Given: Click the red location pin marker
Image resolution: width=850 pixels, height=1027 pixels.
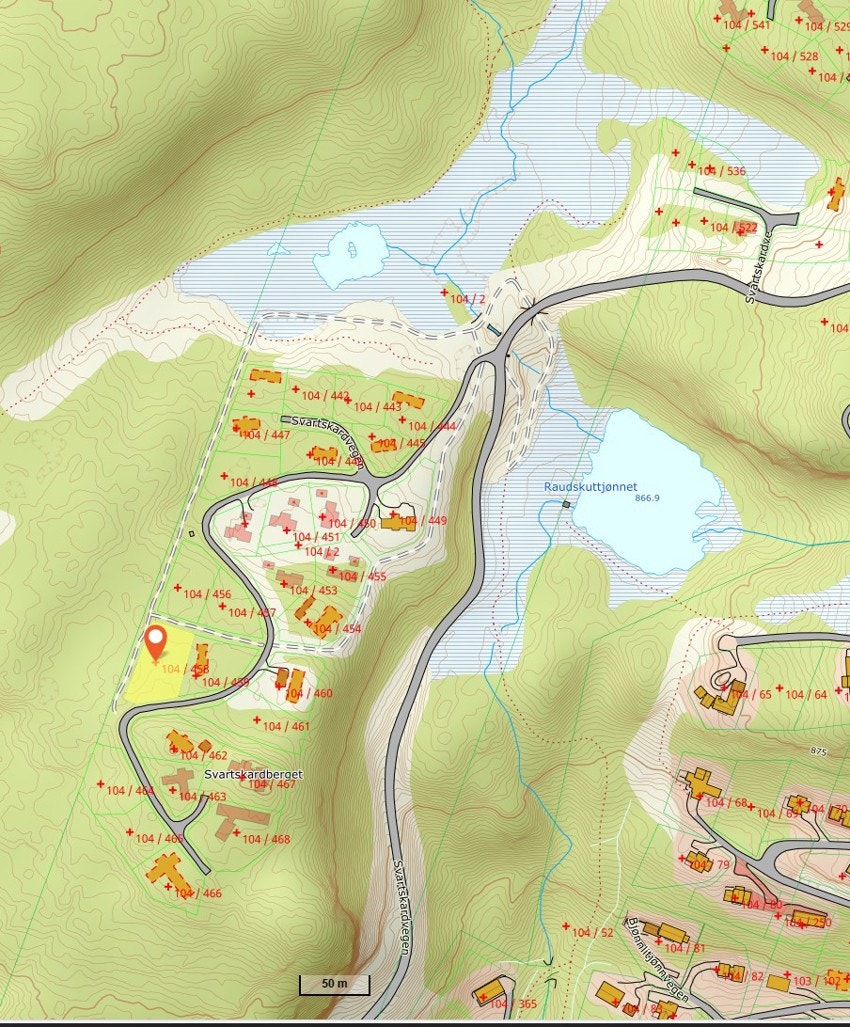Looking at the screenshot, I should click(x=155, y=641).
